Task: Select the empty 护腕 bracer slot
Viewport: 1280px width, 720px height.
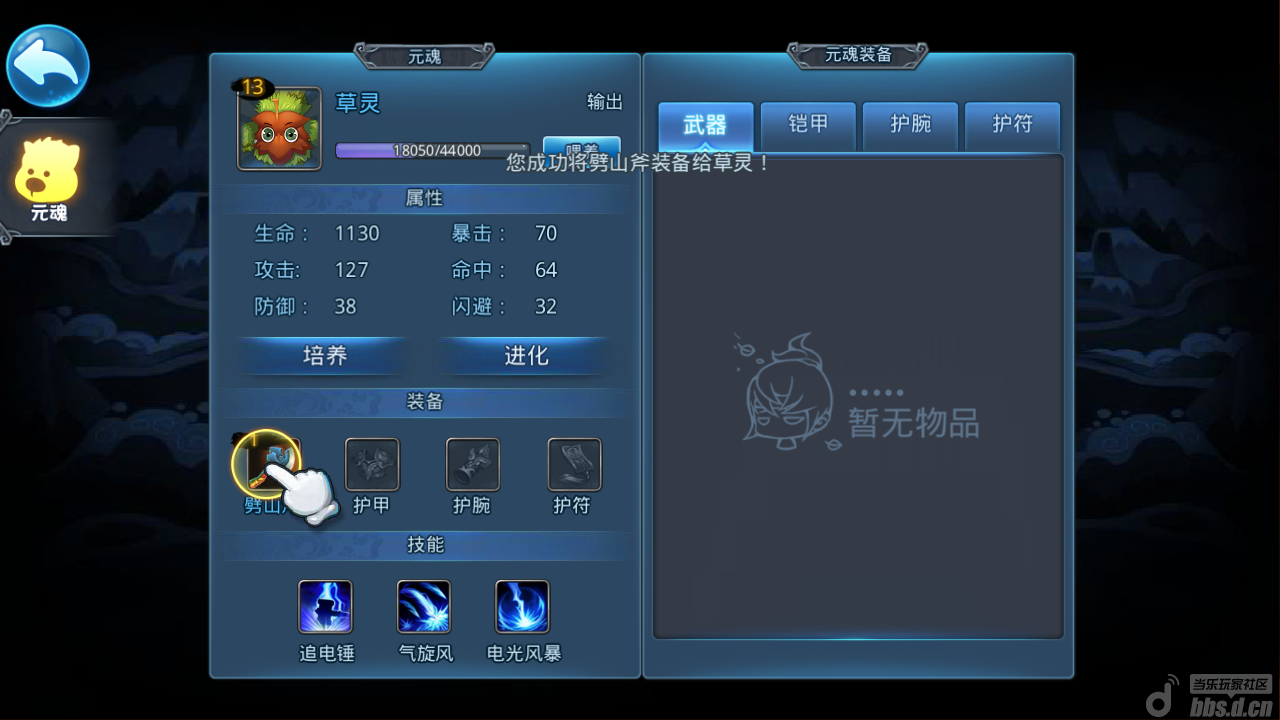Action: [473, 465]
